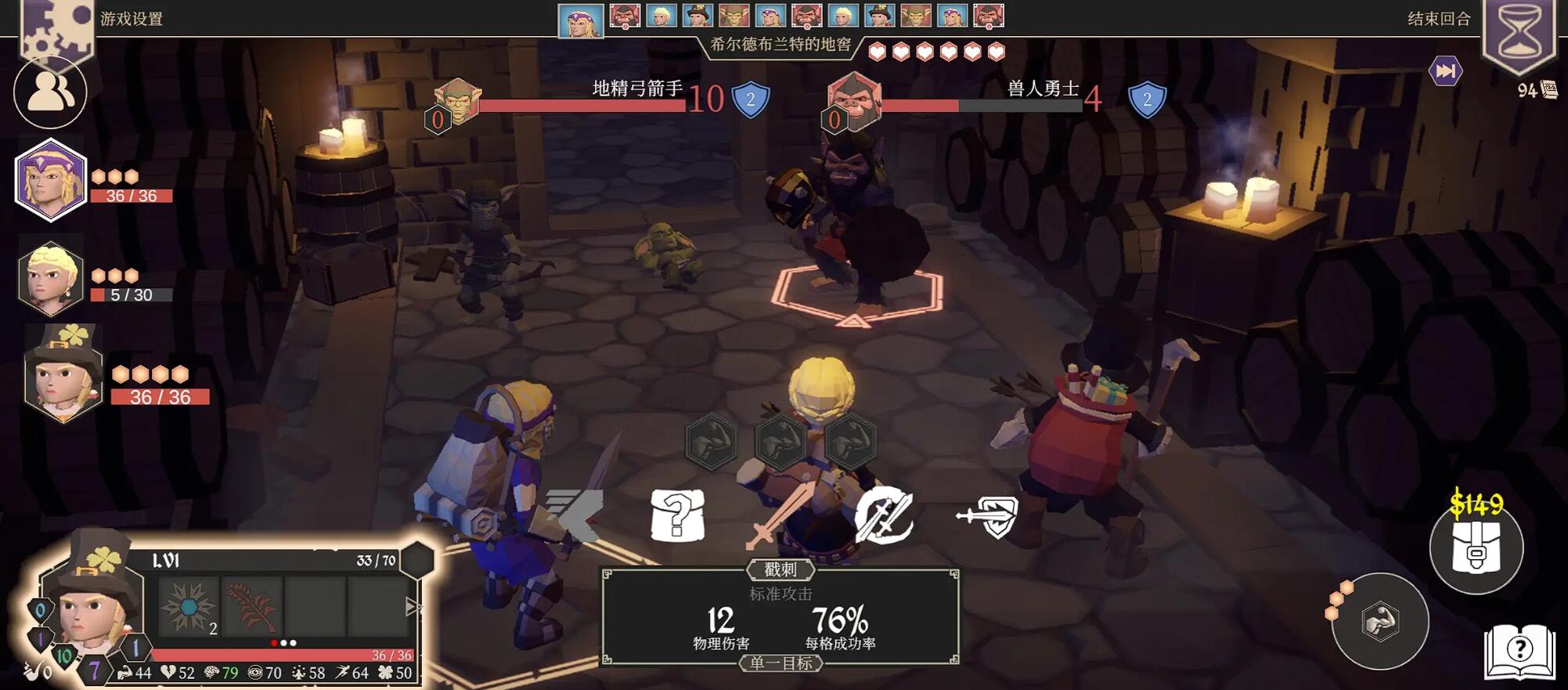Select the red herb leaf slot
Image resolution: width=1568 pixels, height=690 pixels.
coord(252,606)
